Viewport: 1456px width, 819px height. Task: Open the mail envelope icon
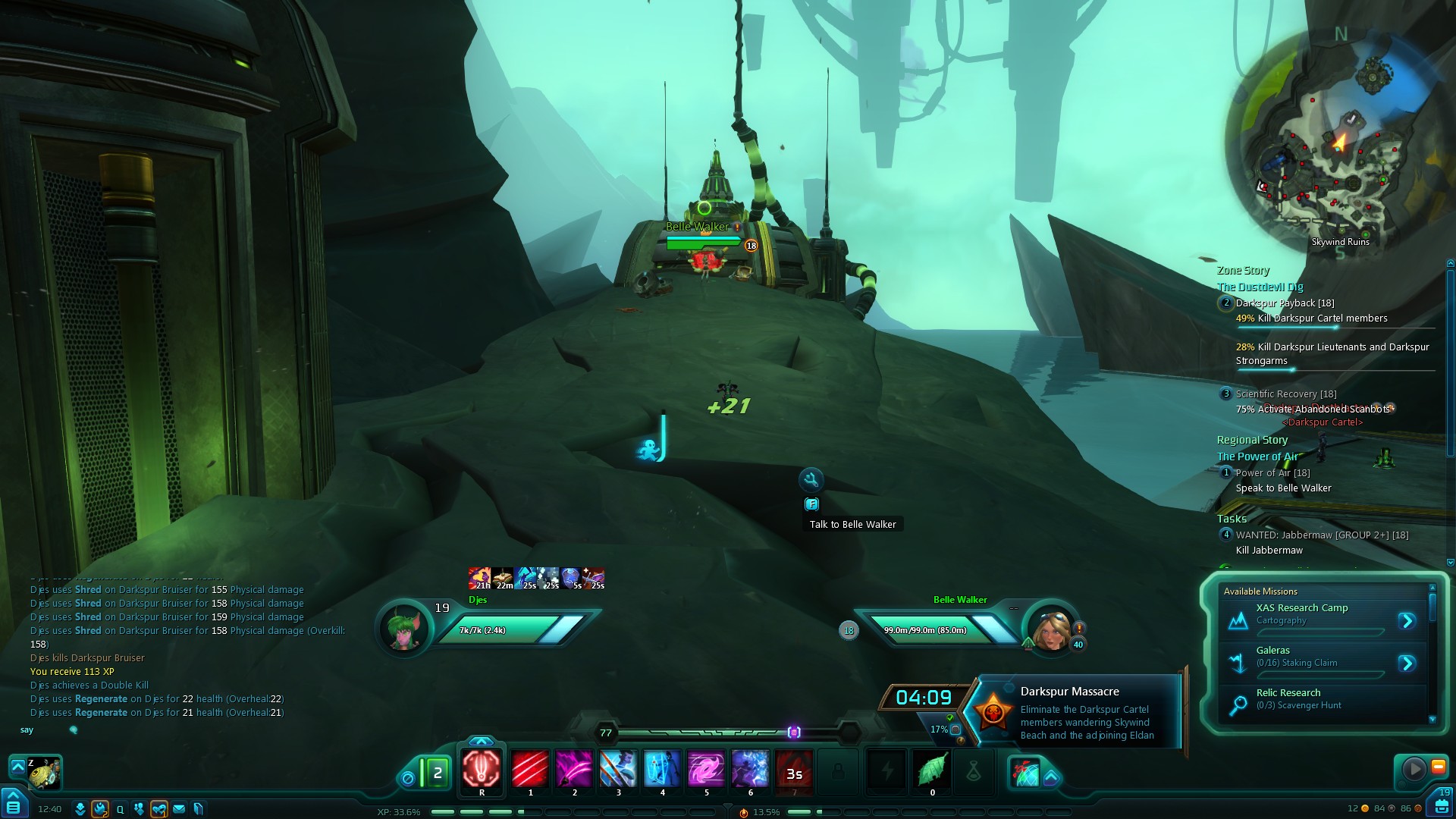pyautogui.click(x=179, y=809)
